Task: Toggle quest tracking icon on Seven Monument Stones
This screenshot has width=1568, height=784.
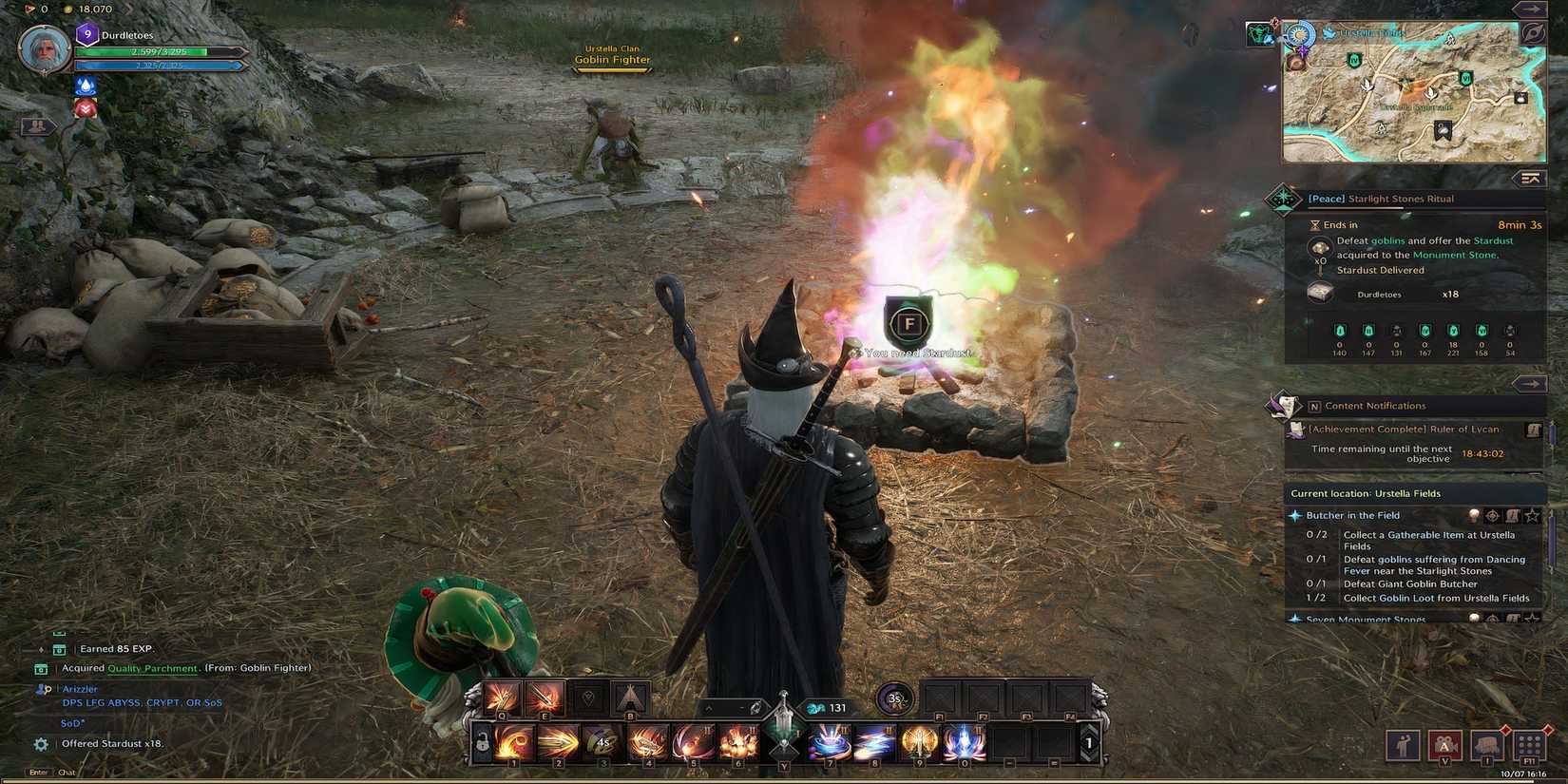Action: (1492, 618)
